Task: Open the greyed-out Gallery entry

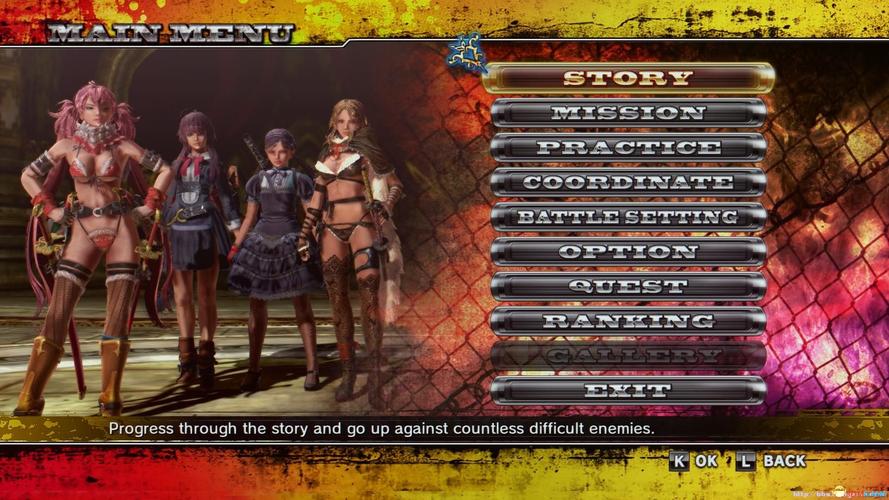Action: [x=628, y=356]
